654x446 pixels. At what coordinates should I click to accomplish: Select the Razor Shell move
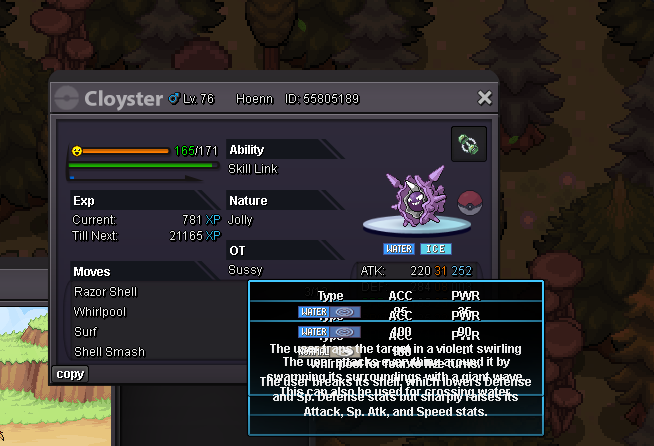tap(105, 292)
